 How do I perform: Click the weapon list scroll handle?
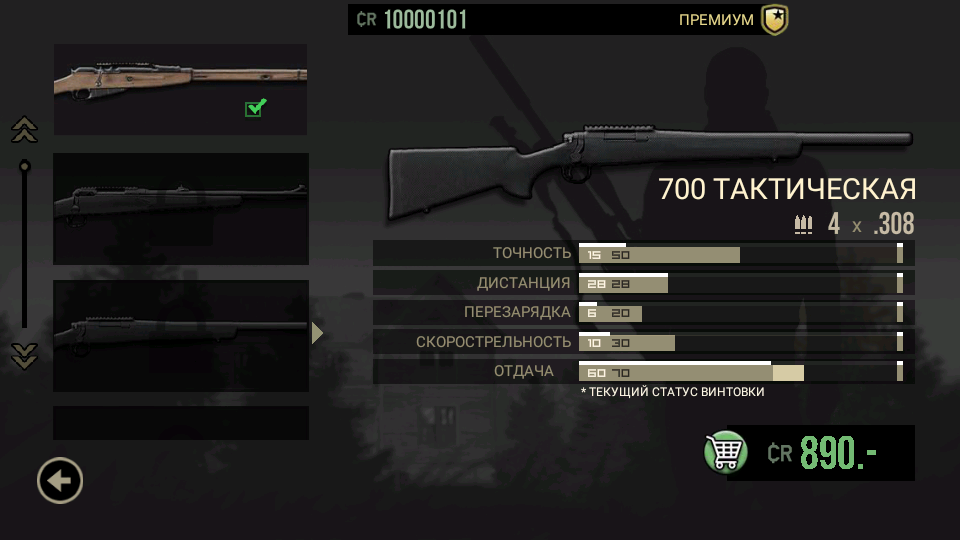pyautogui.click(x=24, y=166)
